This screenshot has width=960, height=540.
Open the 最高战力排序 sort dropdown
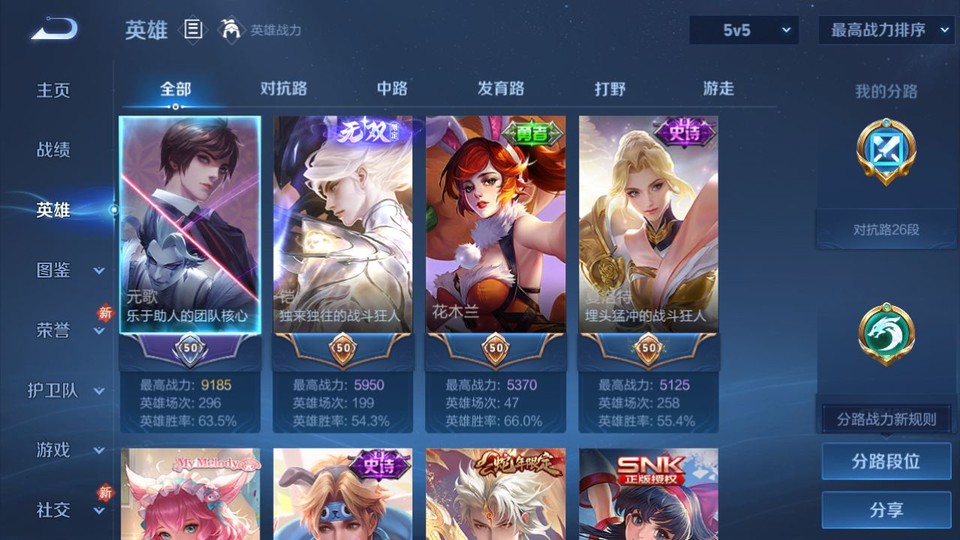(886, 31)
